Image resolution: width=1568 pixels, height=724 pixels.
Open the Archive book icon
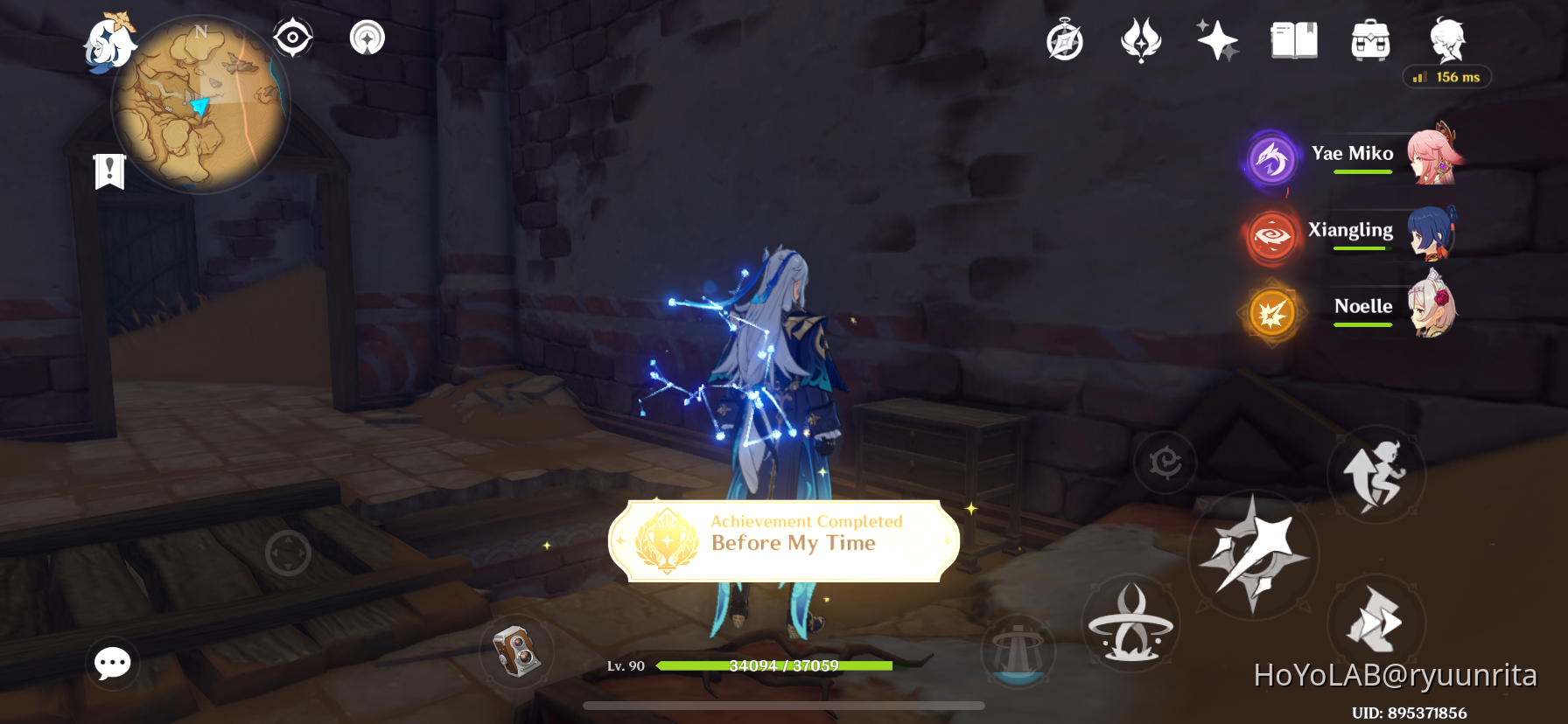pos(1293,39)
